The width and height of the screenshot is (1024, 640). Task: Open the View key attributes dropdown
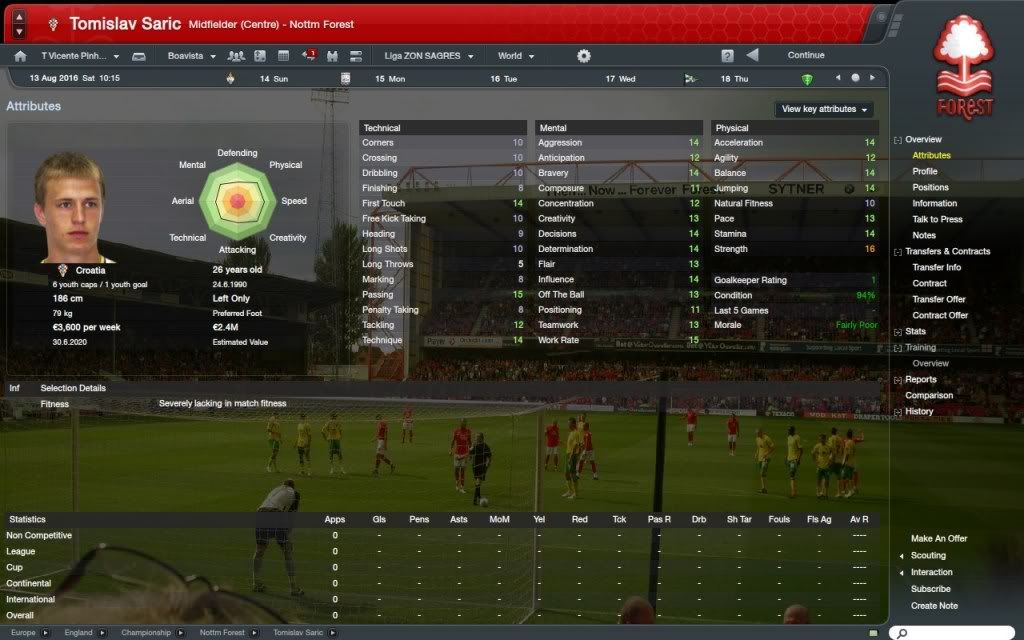click(x=824, y=109)
